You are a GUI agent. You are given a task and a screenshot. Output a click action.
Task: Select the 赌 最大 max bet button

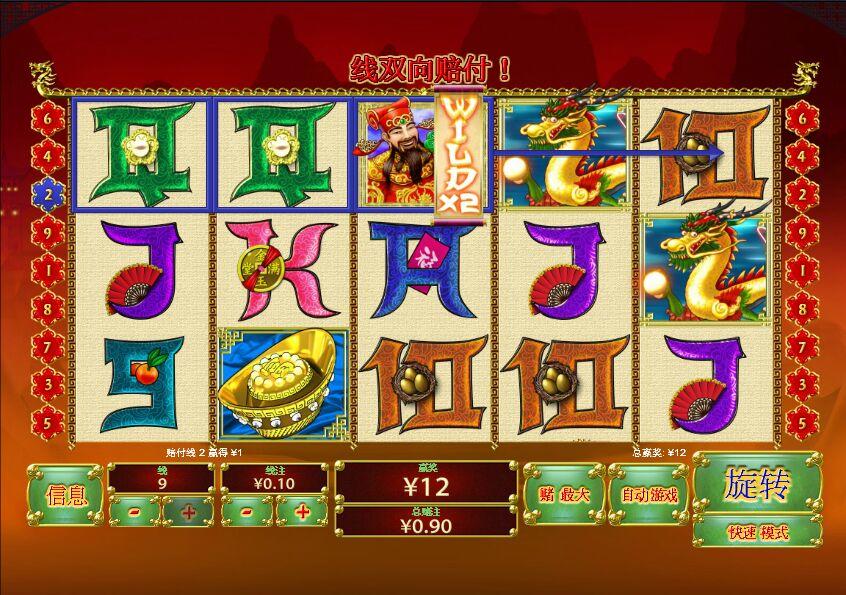563,494
